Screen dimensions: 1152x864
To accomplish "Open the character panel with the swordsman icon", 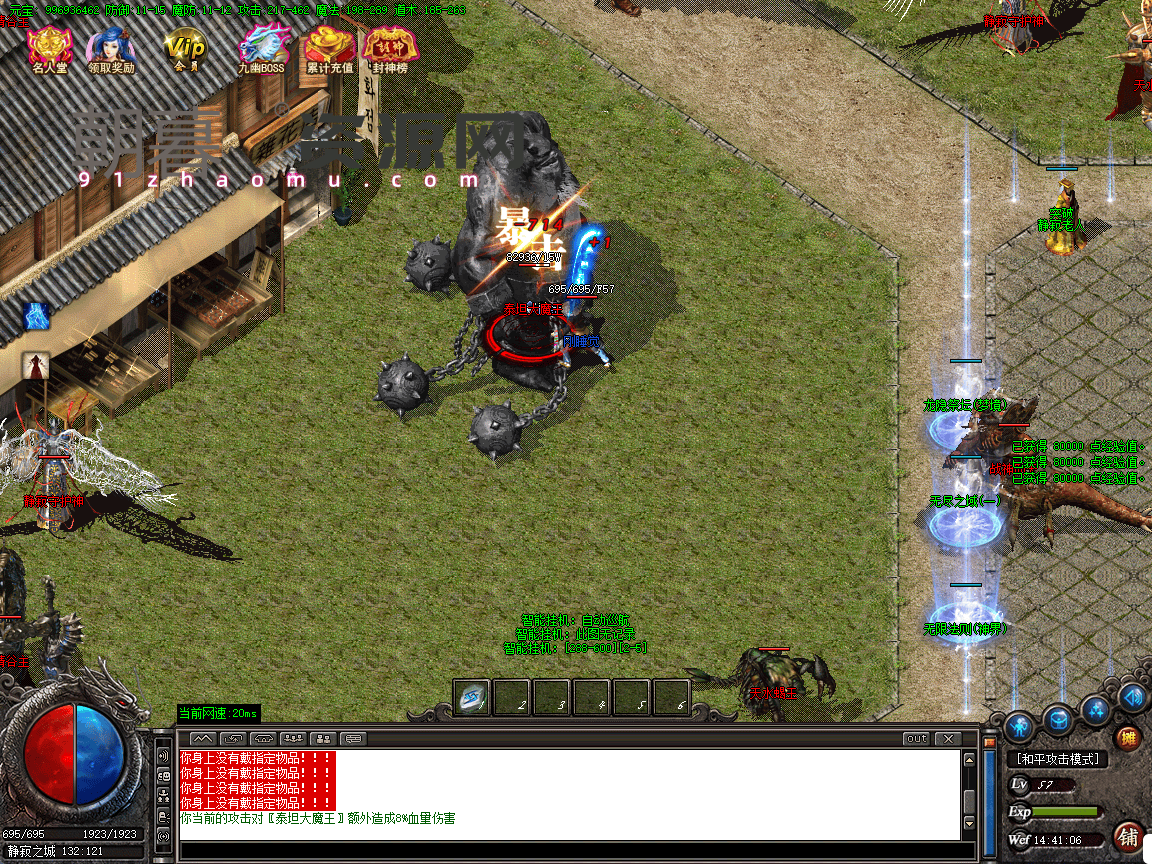I will 1019,724.
